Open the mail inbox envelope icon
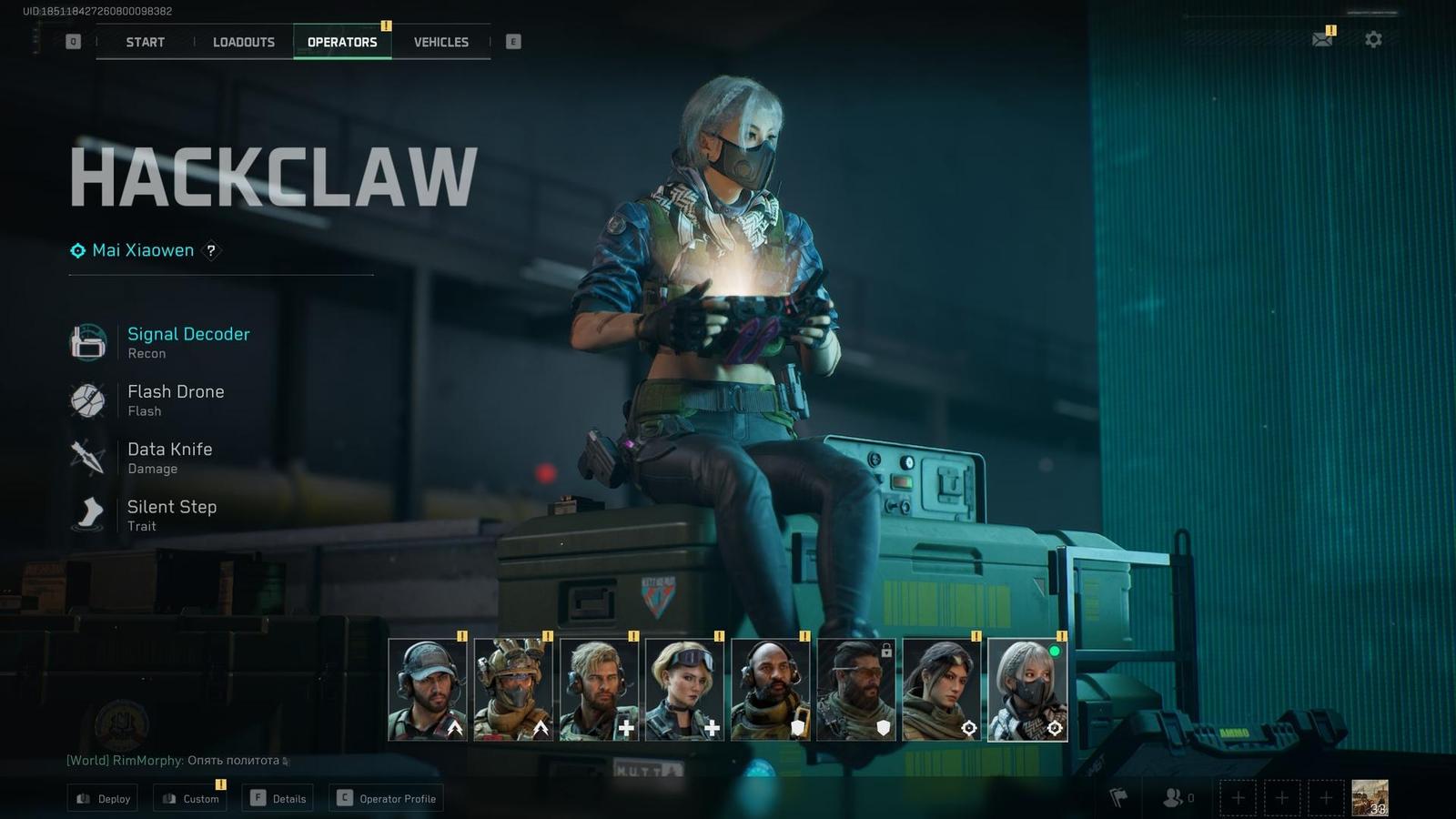The image size is (1456, 819). (x=1322, y=39)
